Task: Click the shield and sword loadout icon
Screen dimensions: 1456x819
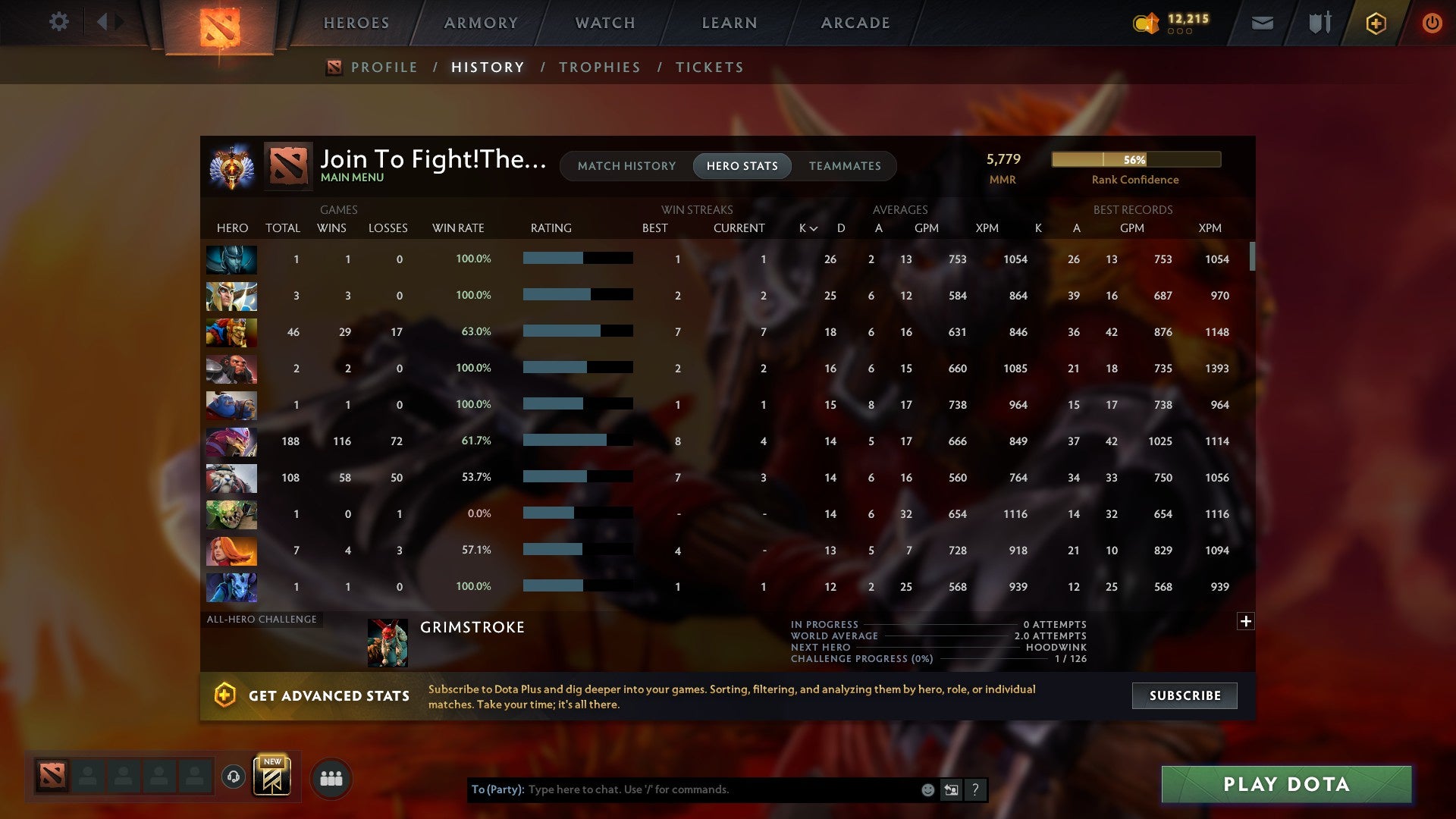Action: coord(1319,23)
